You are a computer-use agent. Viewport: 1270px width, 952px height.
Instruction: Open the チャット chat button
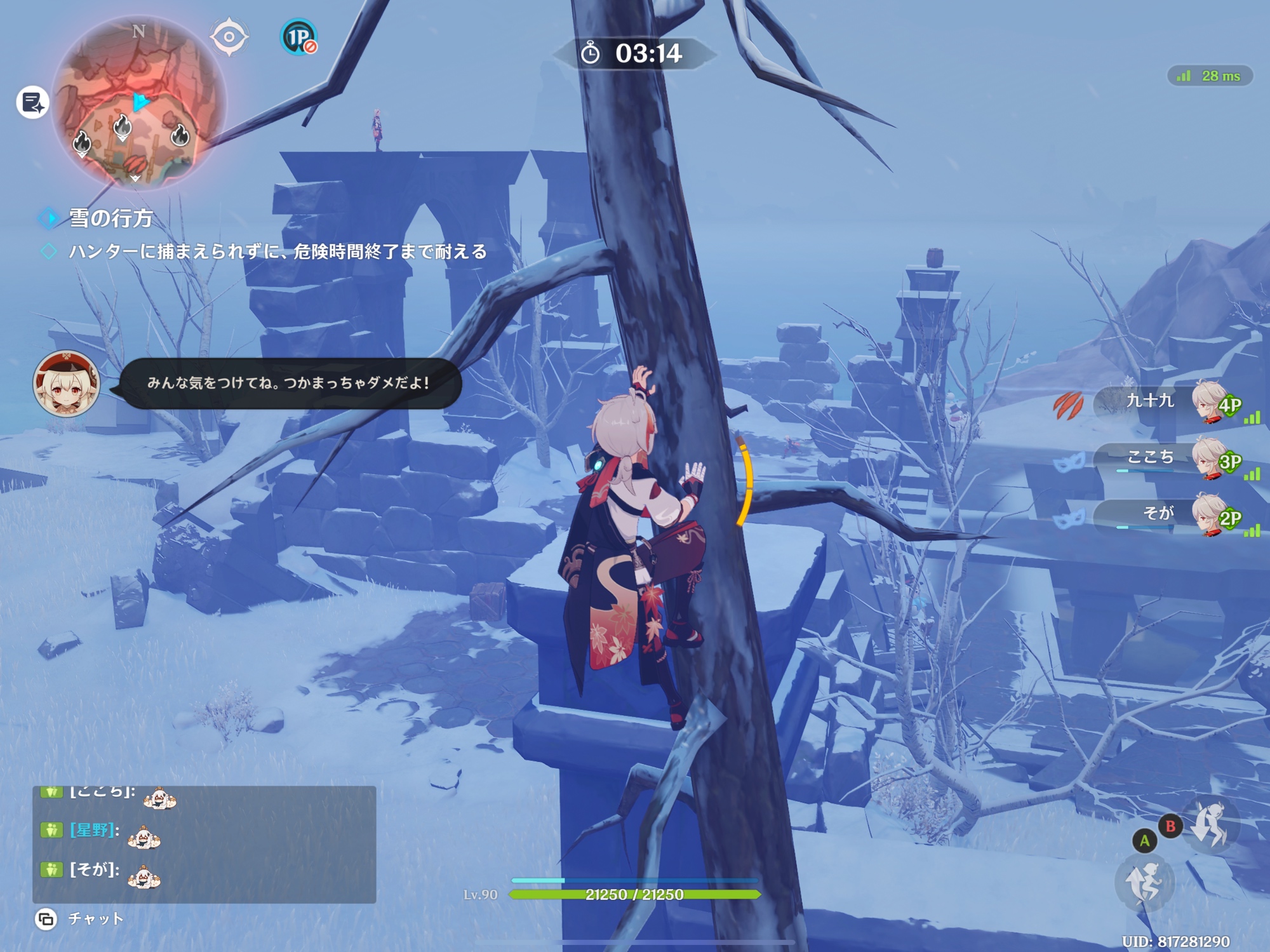[81, 918]
